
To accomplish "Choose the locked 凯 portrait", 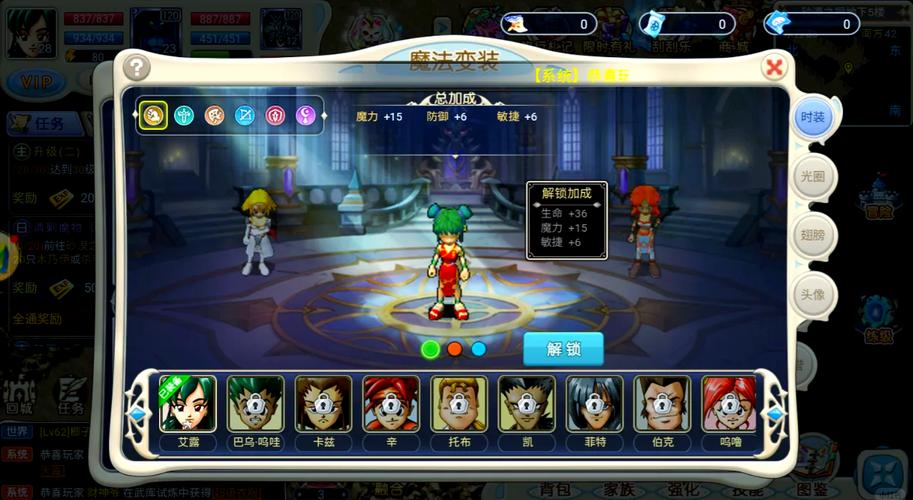I will 527,404.
